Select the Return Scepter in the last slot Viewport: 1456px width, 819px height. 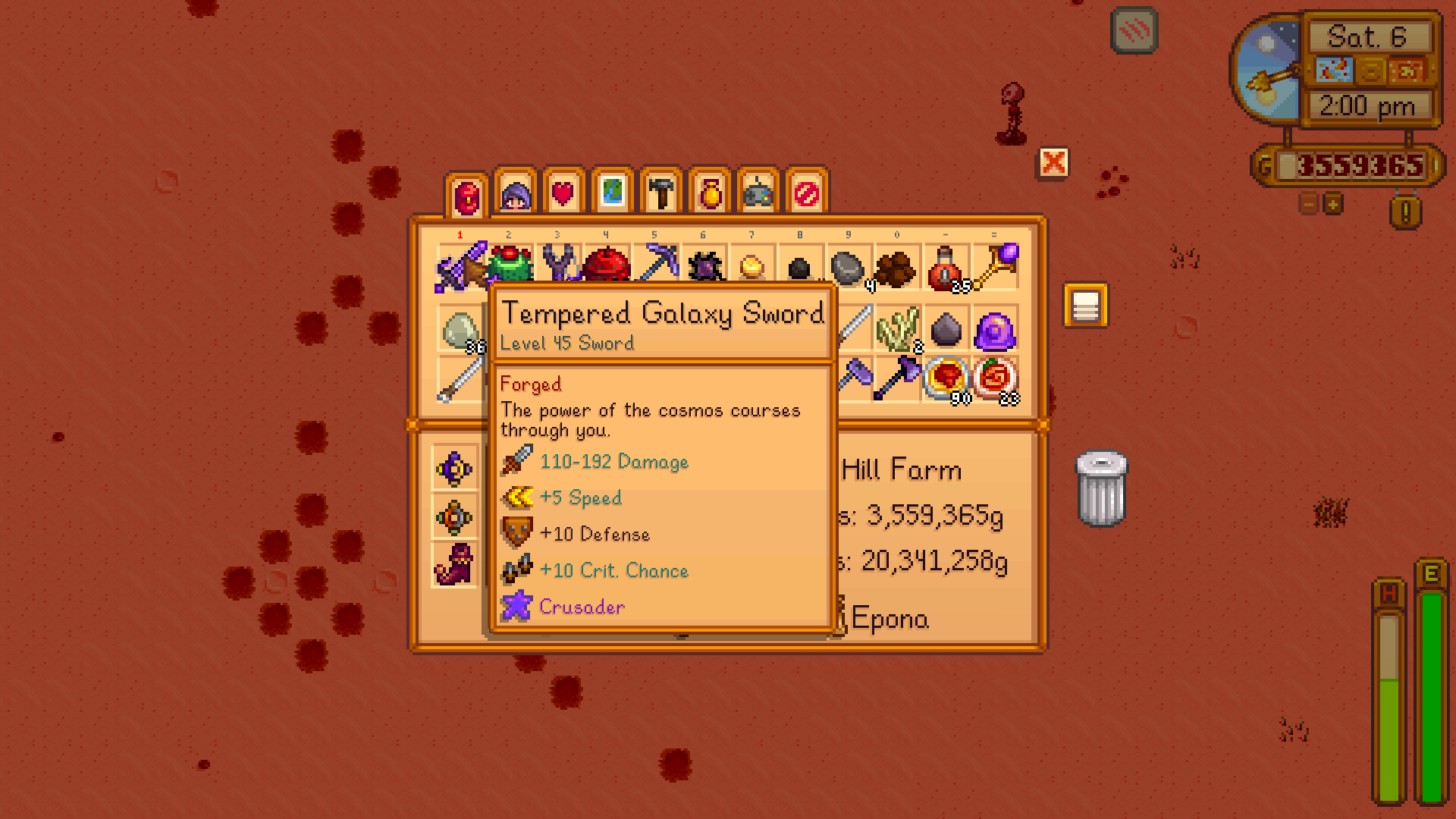pos(996,264)
